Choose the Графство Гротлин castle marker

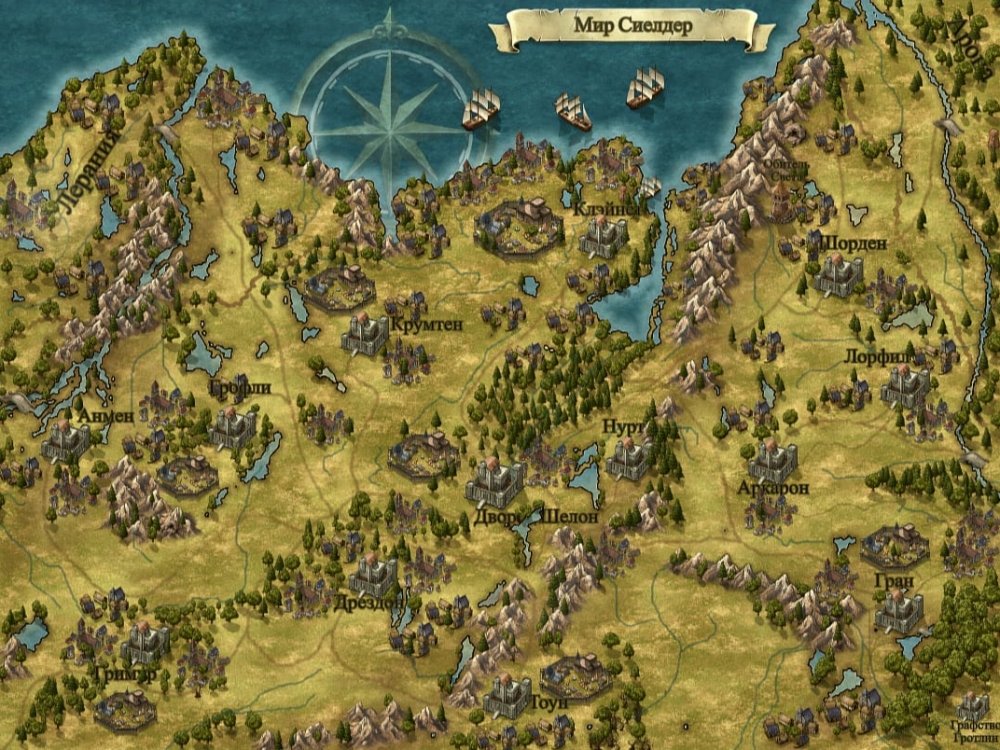(972, 706)
